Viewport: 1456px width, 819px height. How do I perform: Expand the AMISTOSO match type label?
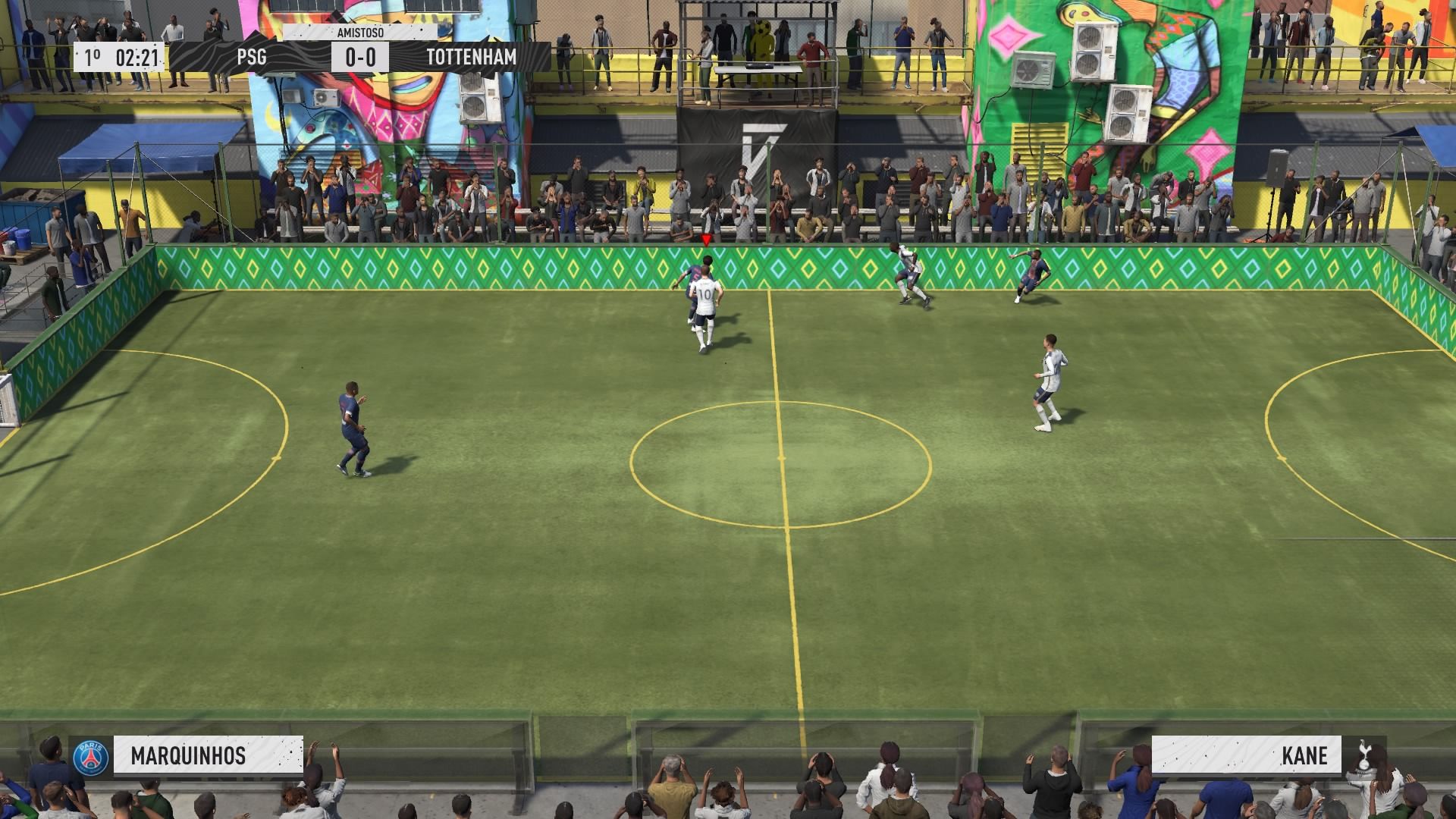[362, 33]
